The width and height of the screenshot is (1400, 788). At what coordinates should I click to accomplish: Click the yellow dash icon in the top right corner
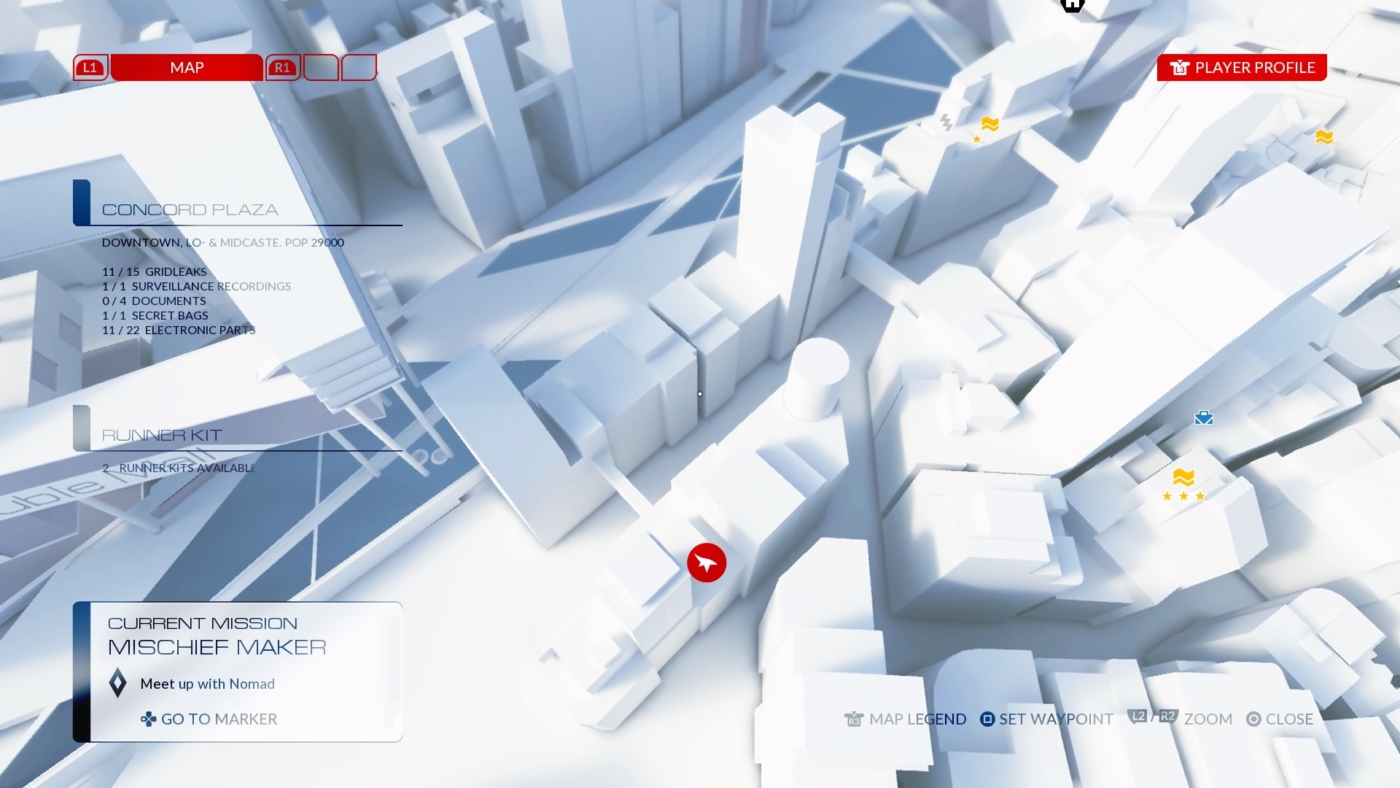coord(1325,137)
